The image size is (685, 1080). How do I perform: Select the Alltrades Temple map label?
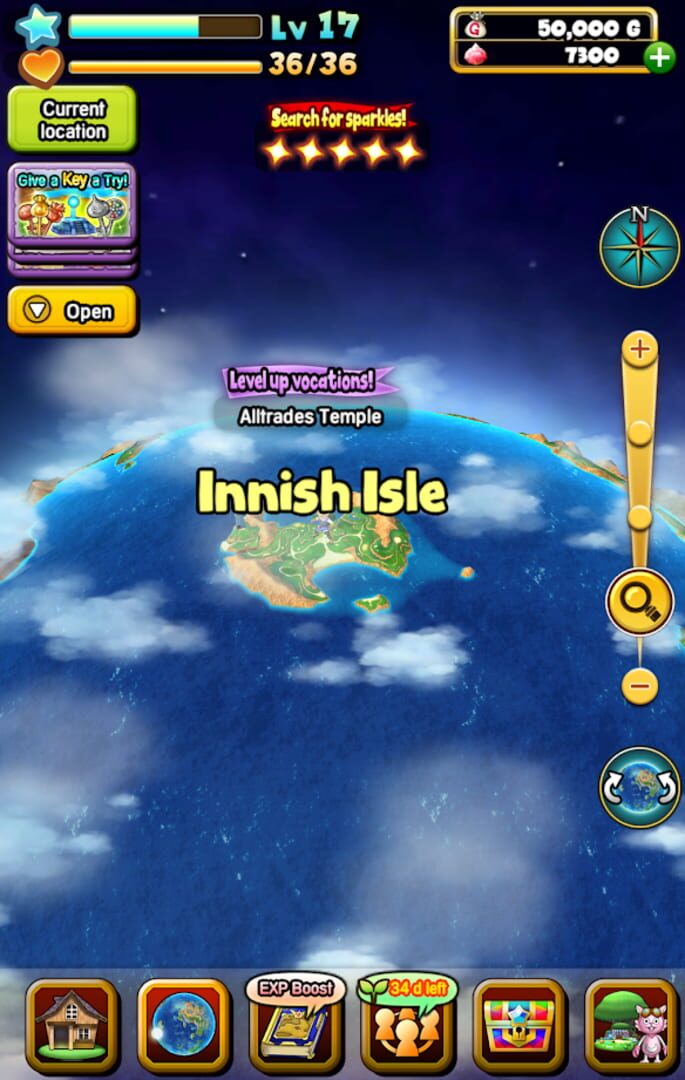click(310, 416)
